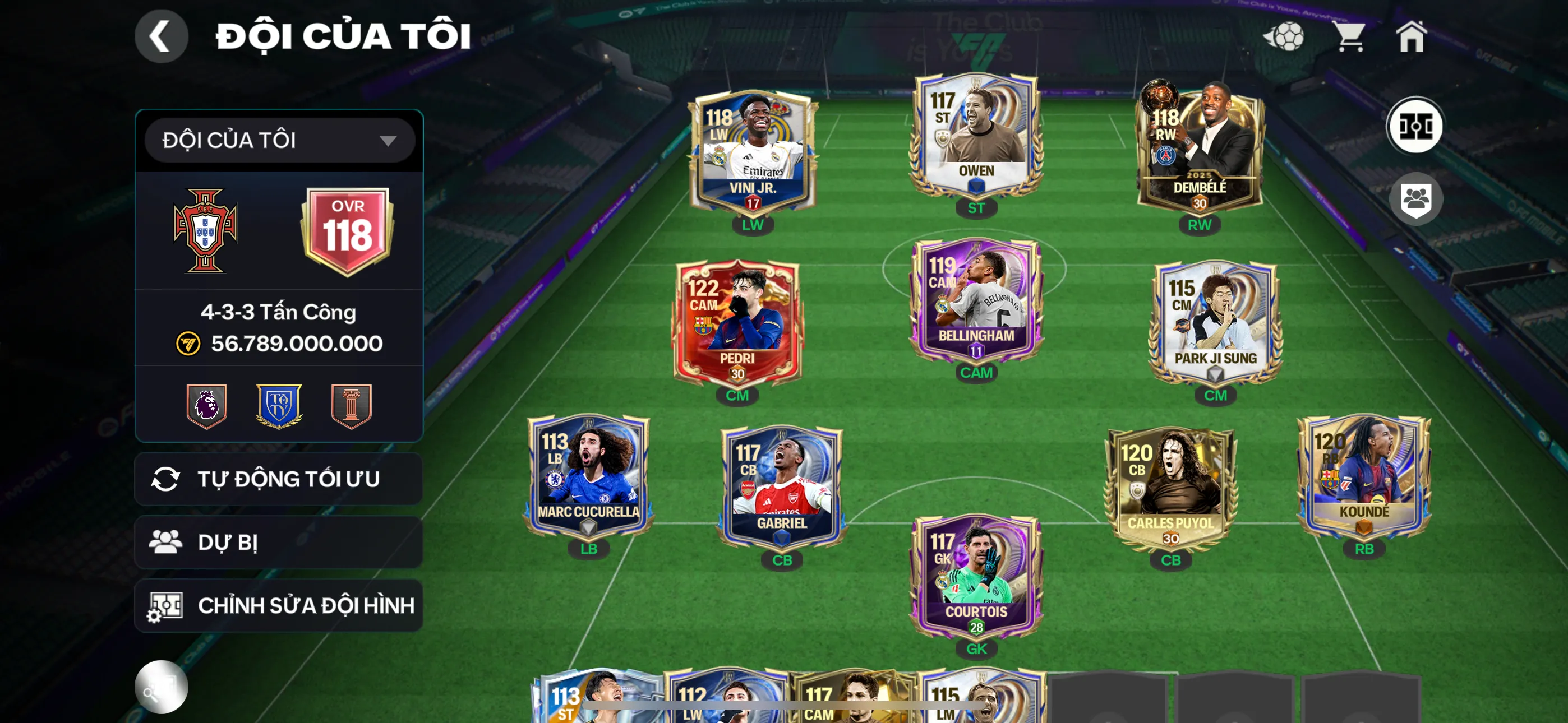This screenshot has width=1568, height=723.
Task: Choose CHỈNH SỬA ĐỘI HÌNH option
Action: [x=278, y=605]
